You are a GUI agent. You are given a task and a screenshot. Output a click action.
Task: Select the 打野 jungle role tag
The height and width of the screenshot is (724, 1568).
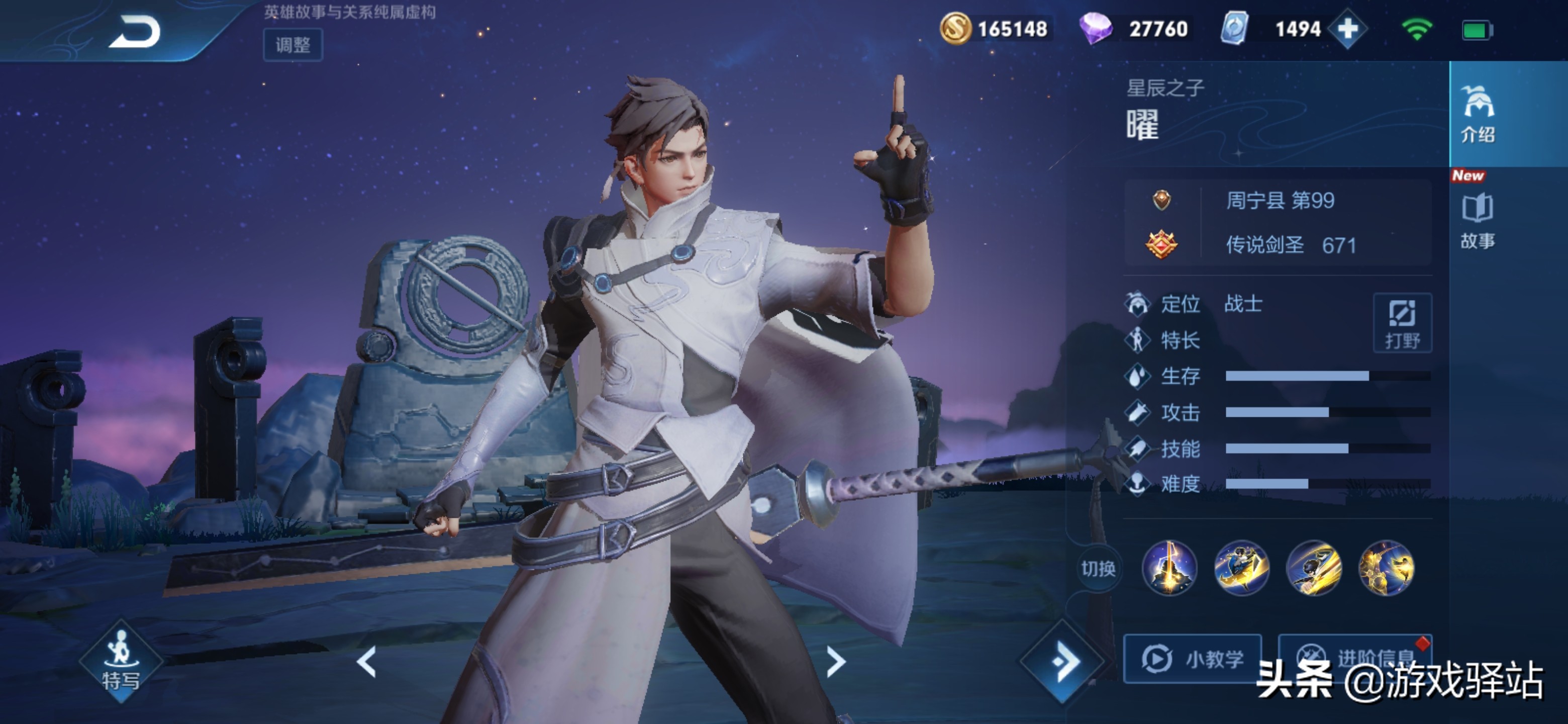pos(1402,323)
